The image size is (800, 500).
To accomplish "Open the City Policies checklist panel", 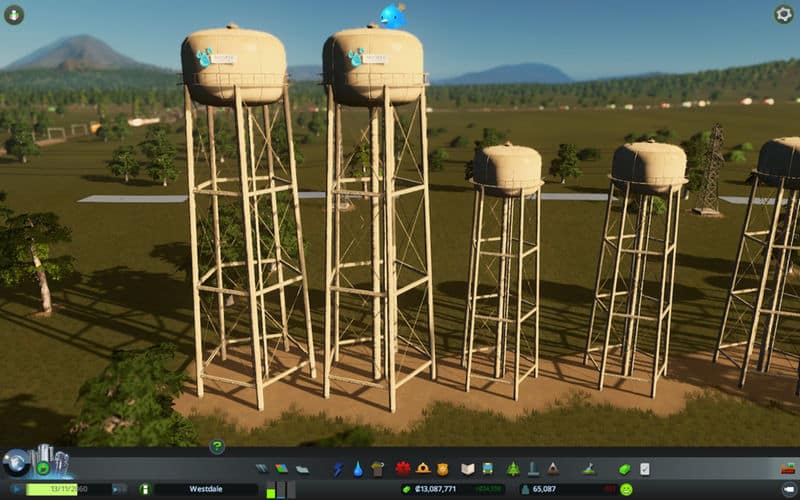I will coord(645,468).
